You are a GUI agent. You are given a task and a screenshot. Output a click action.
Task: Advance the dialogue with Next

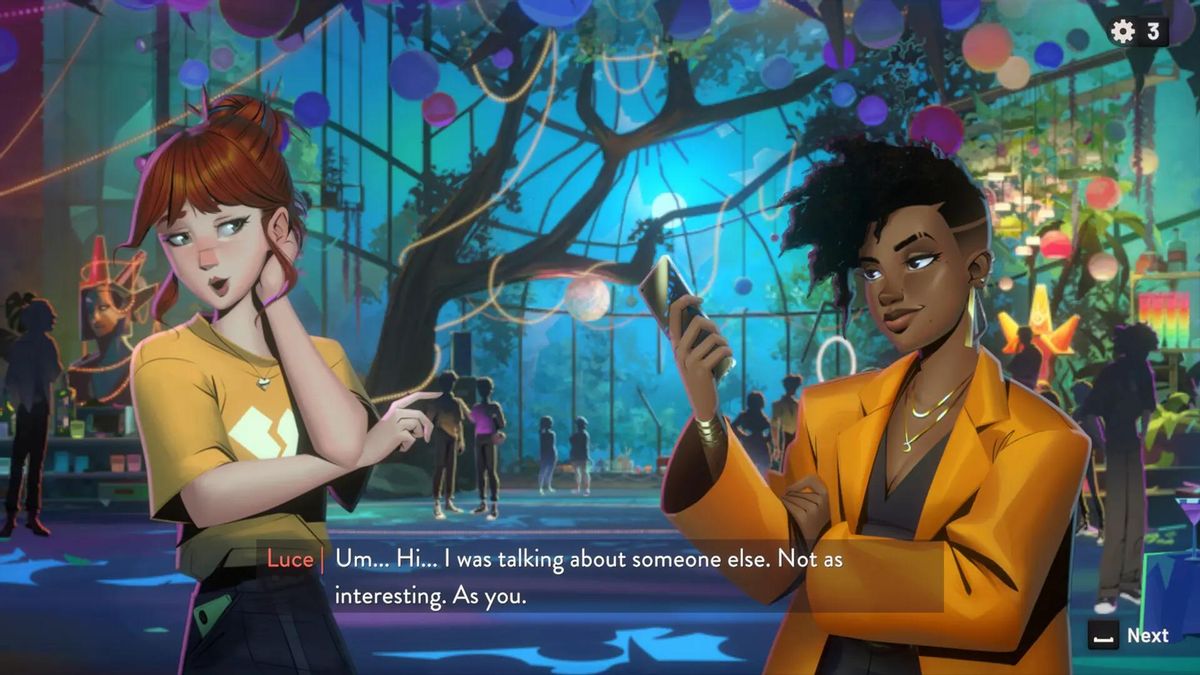pyautogui.click(x=1129, y=636)
